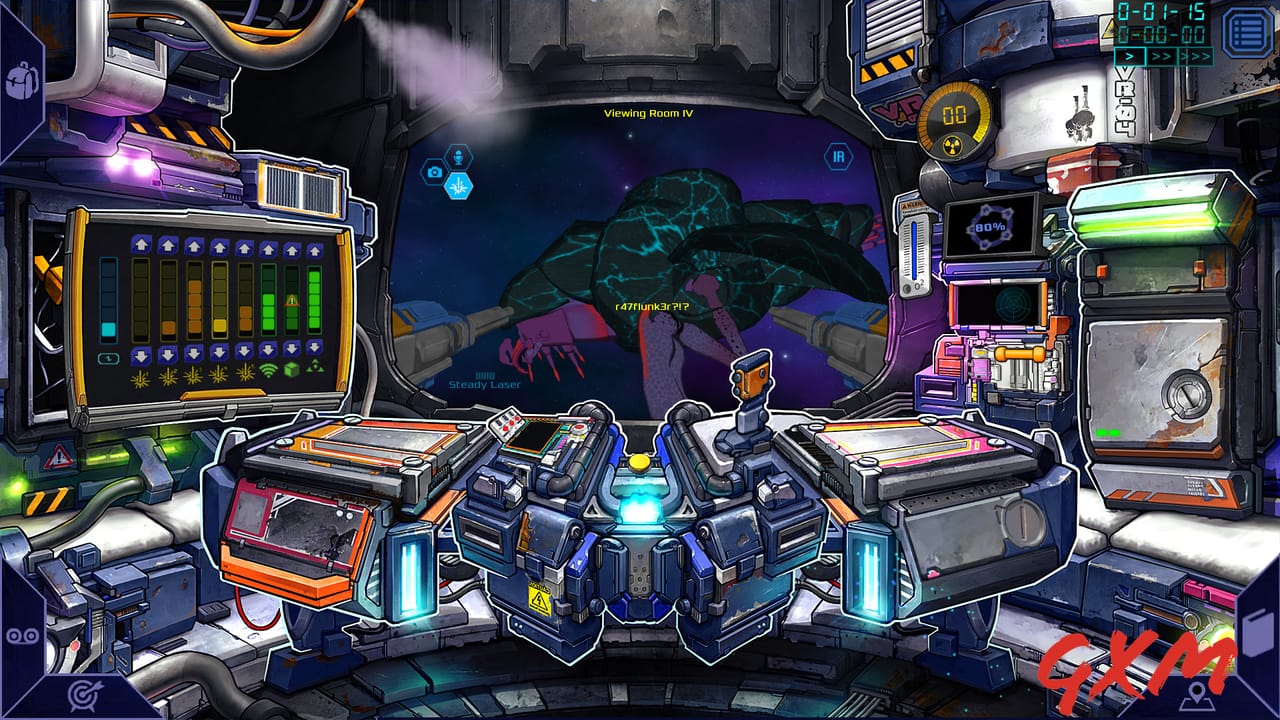Activate the microphone tool icon

point(459,158)
